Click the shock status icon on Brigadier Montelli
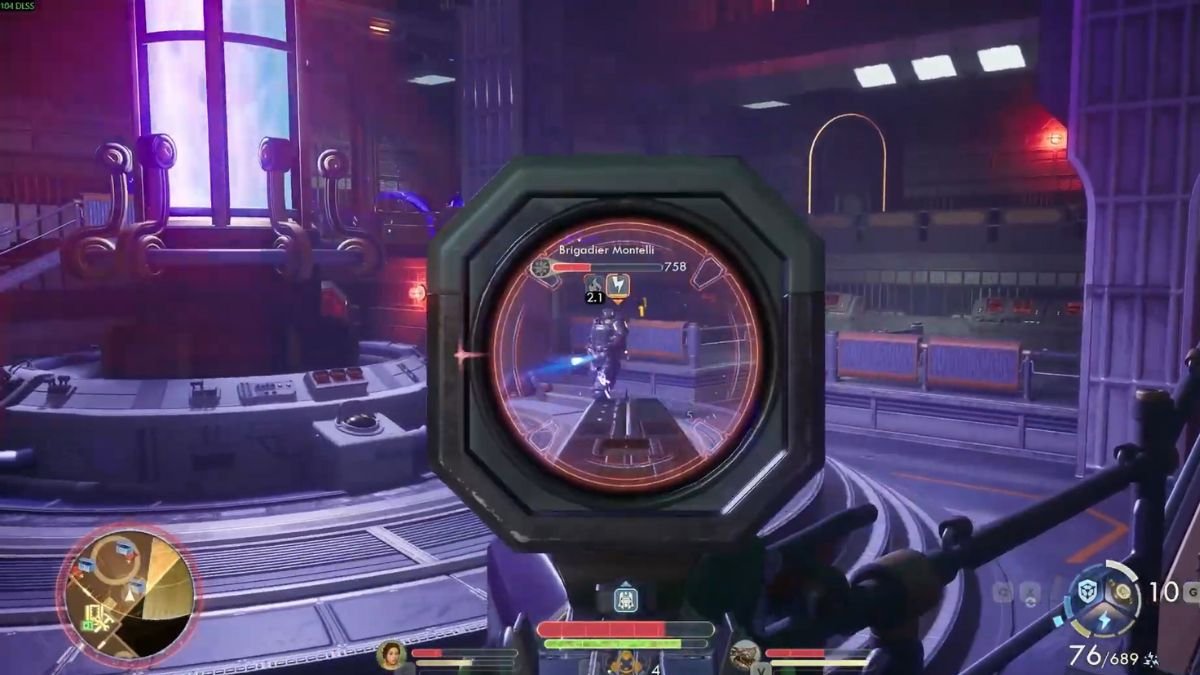Image resolution: width=1200 pixels, height=675 pixels. [619, 286]
